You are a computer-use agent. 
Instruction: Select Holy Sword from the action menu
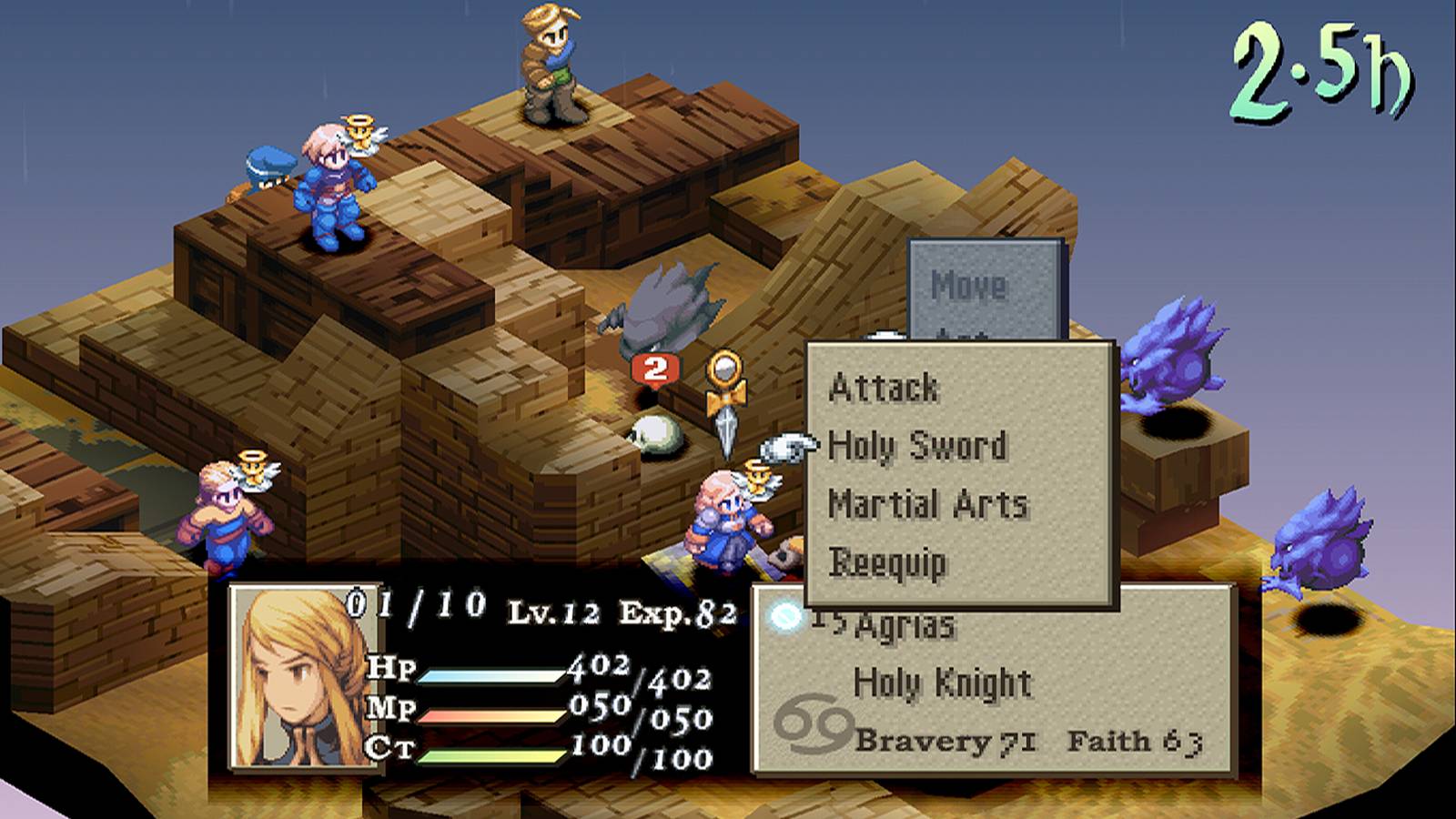point(917,446)
